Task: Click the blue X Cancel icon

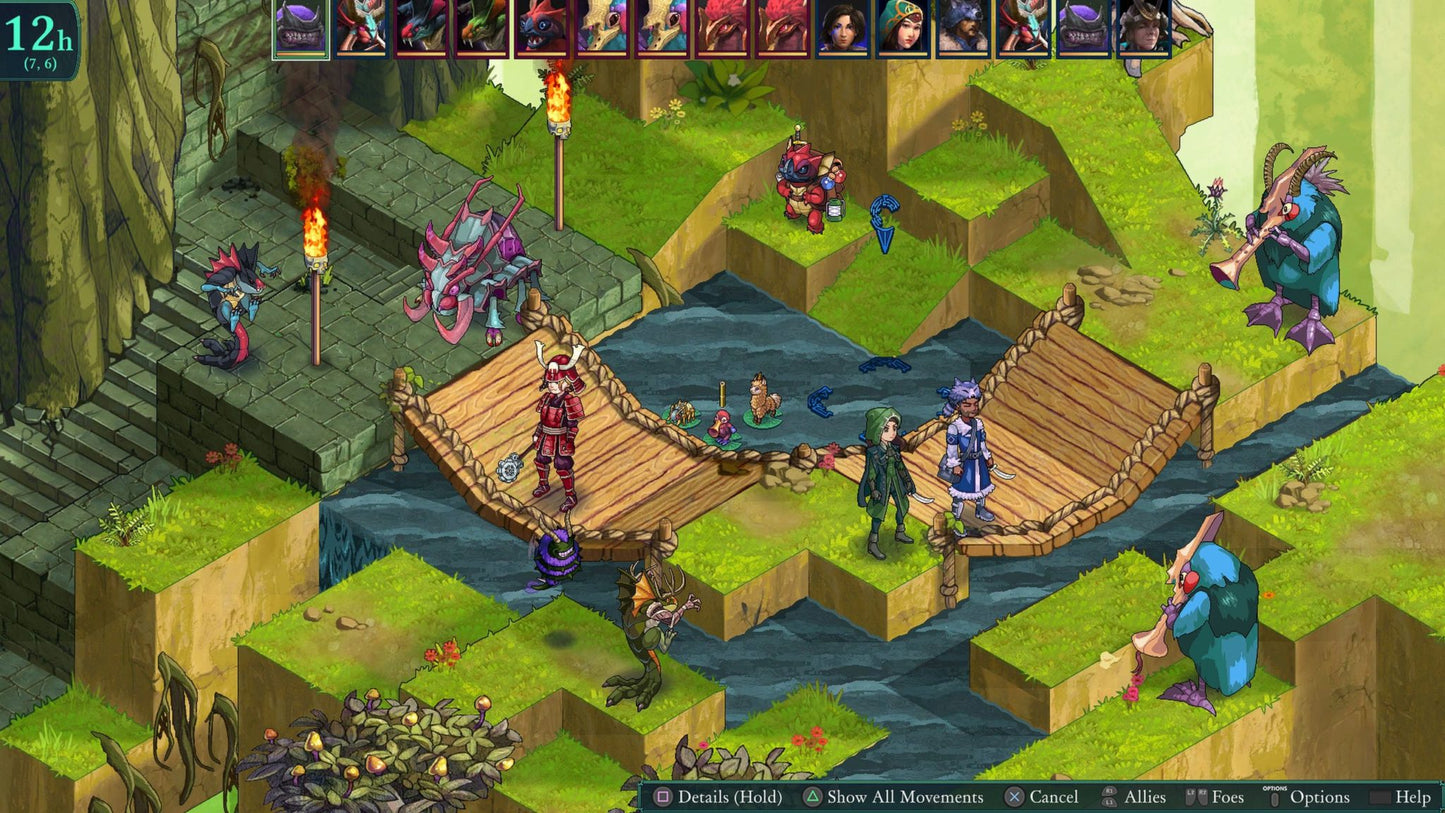Action: click(x=1016, y=797)
